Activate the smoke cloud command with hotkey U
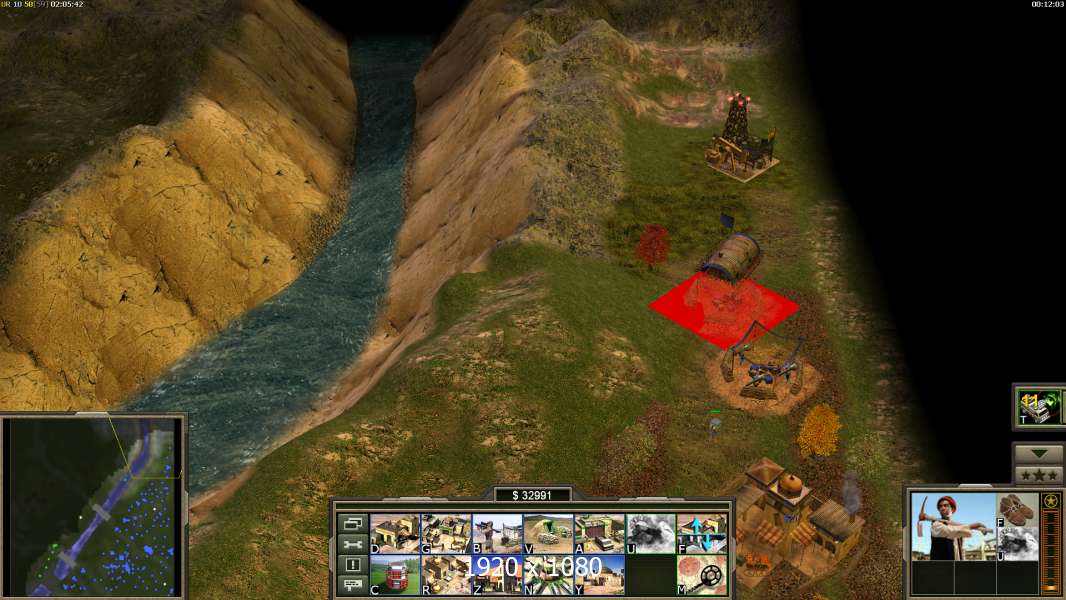Viewport: 1066px width, 600px height. 650,534
